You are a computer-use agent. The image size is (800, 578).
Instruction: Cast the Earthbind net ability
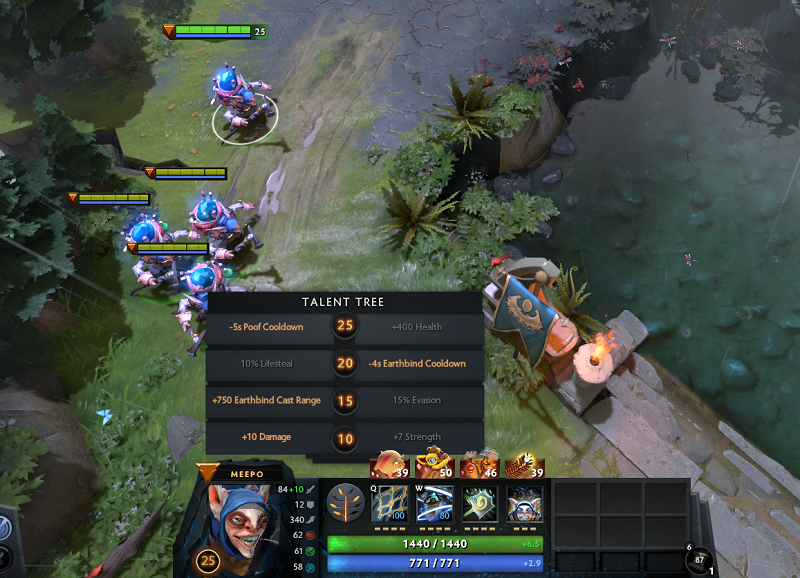coord(390,503)
